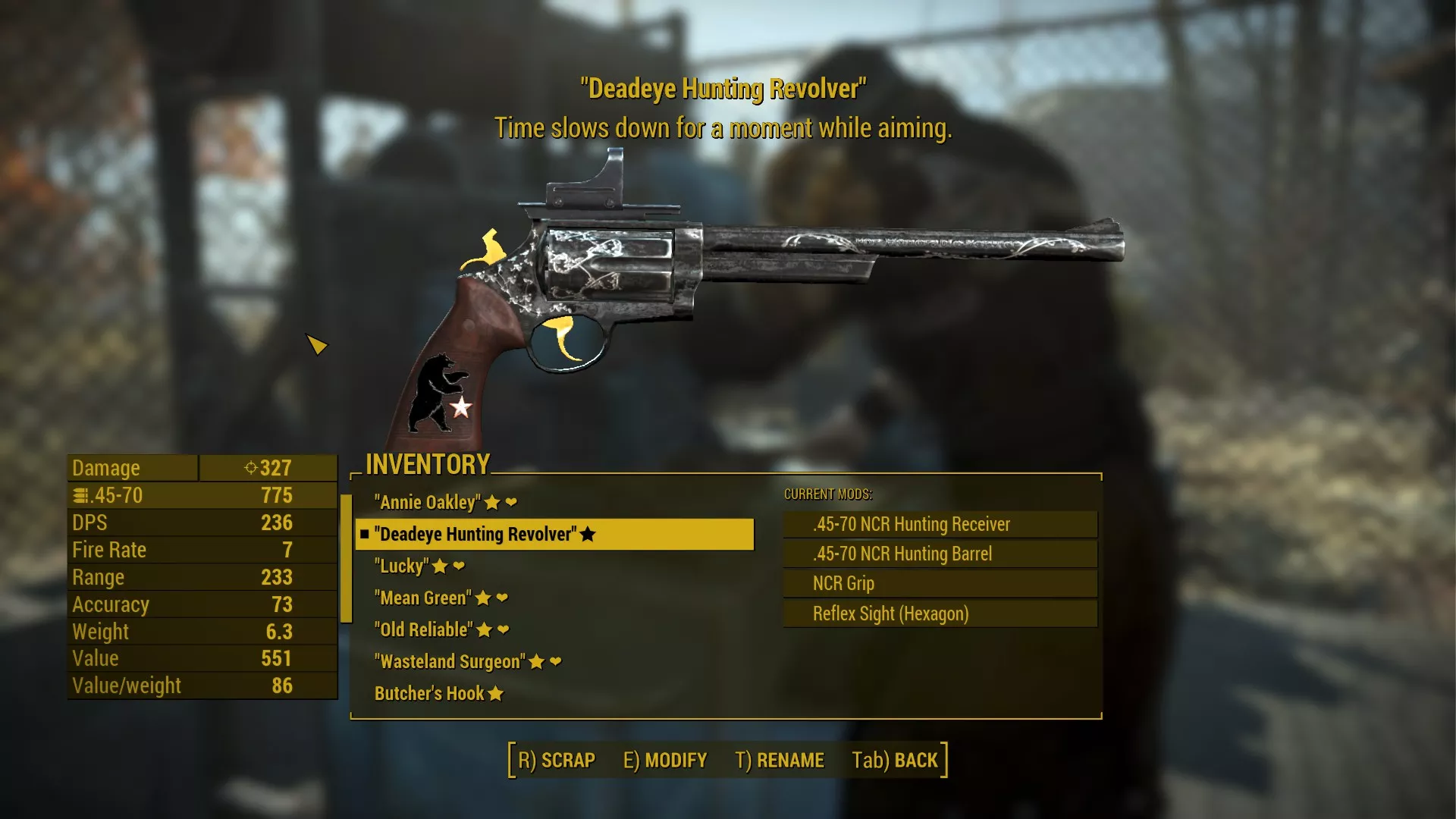
Task: Choose the "Deadeye Hunting Revolver" entry
Action: click(x=476, y=535)
